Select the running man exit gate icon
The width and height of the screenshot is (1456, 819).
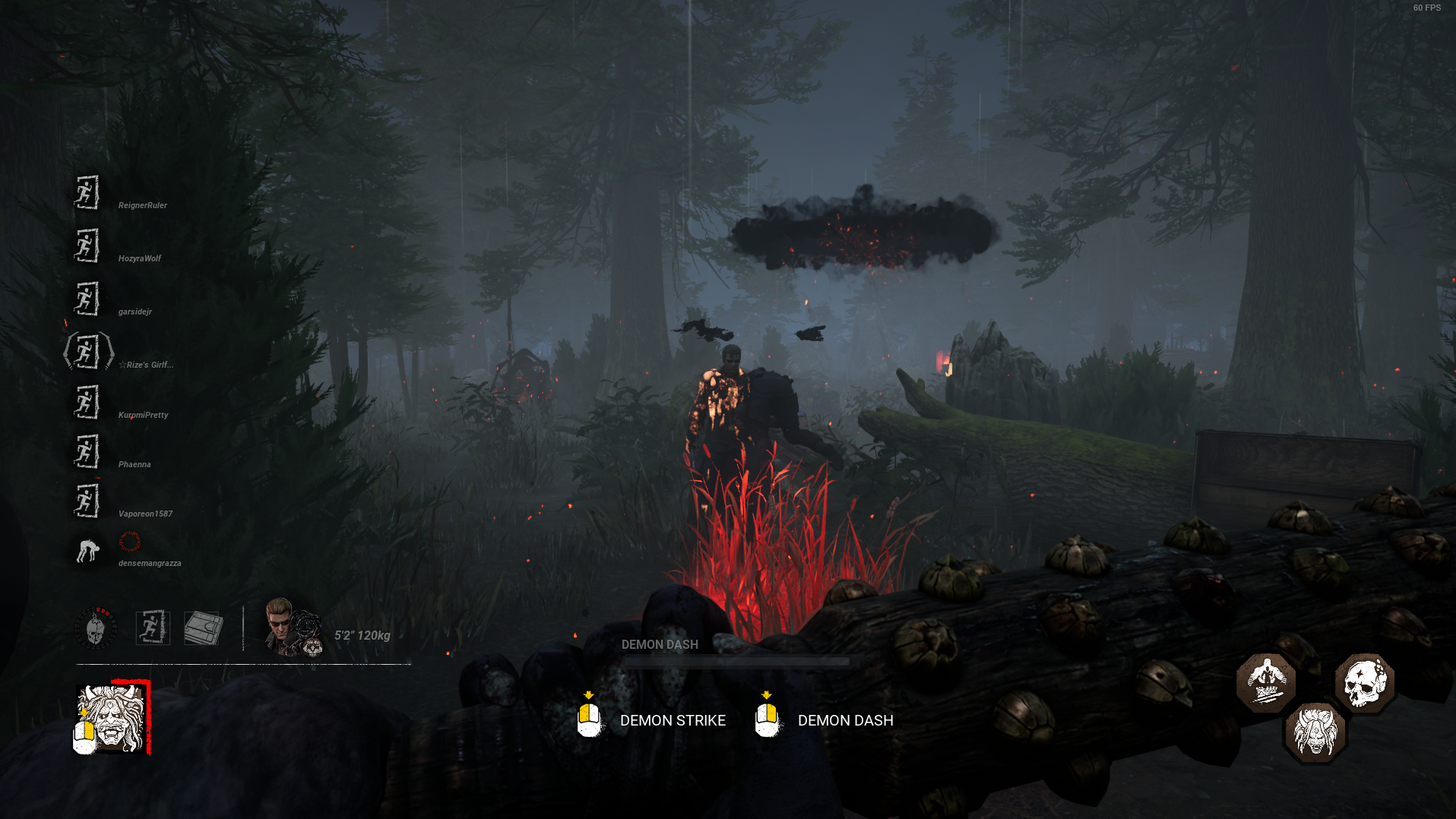click(x=153, y=628)
